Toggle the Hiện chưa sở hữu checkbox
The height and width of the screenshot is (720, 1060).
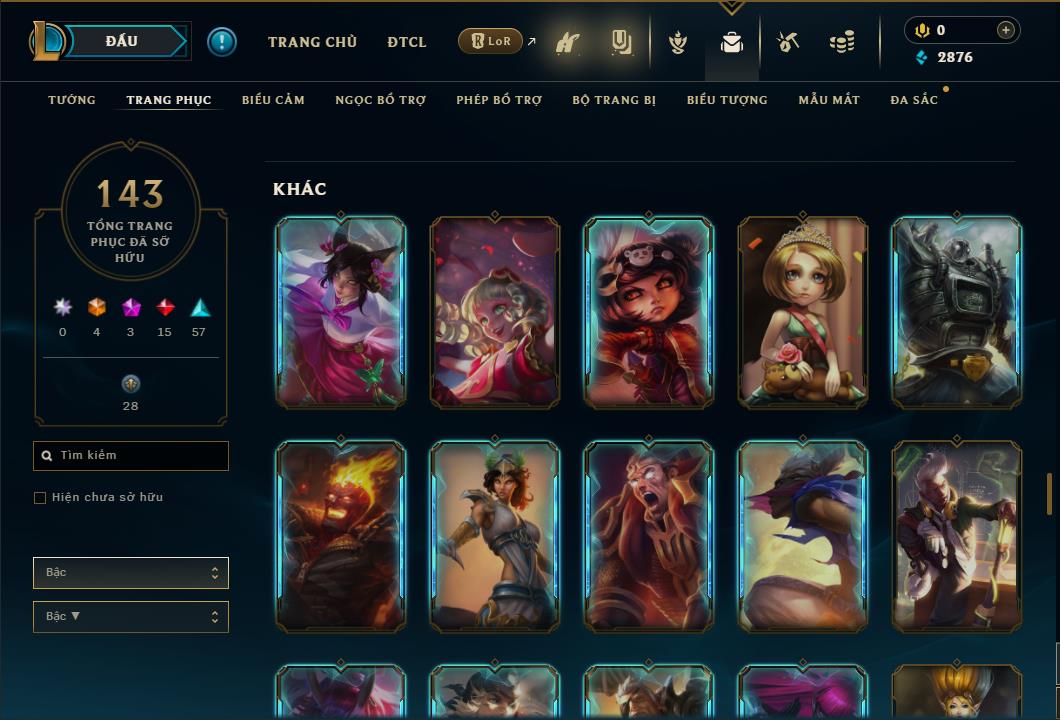pos(40,498)
